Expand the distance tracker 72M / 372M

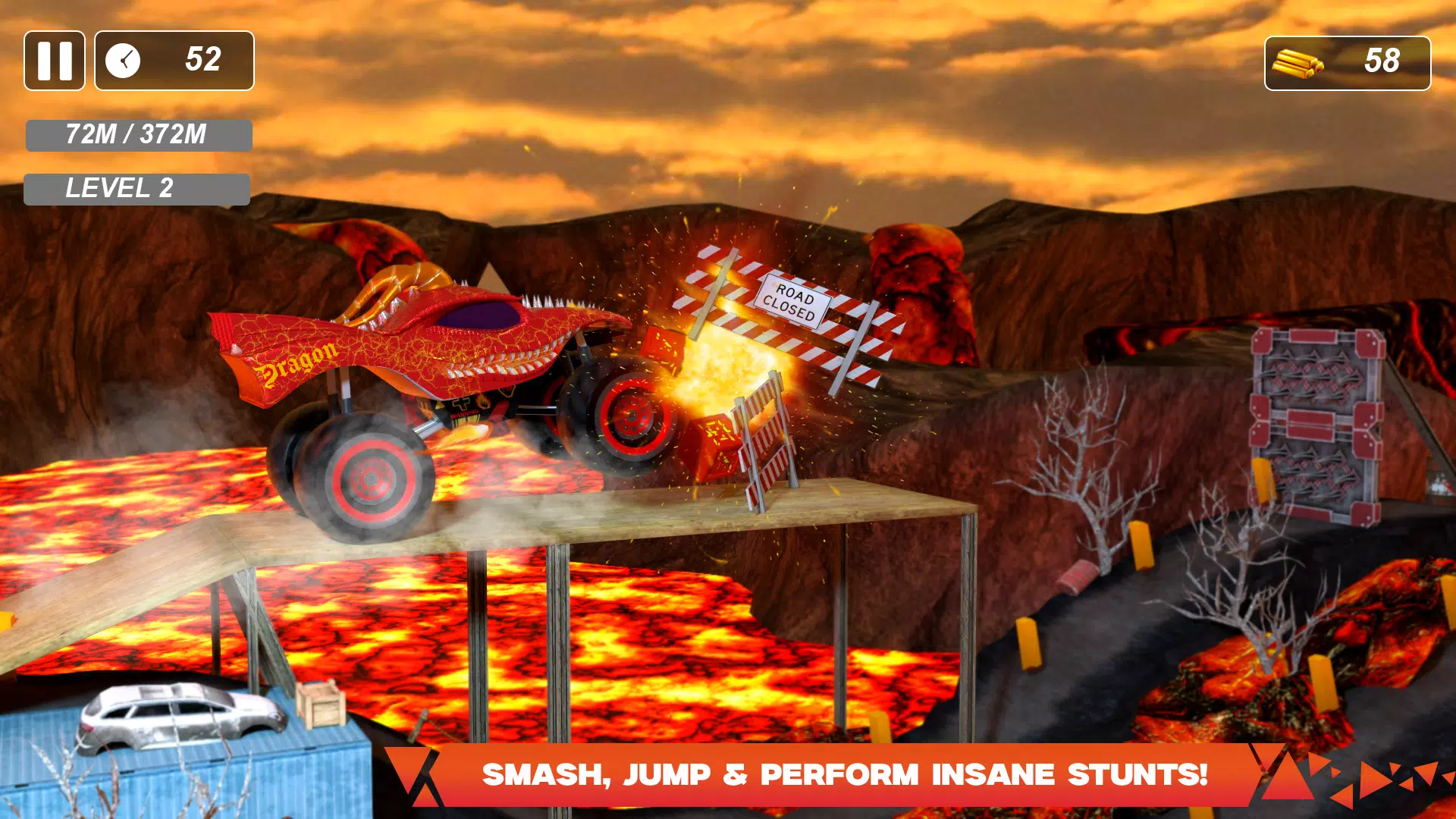pos(137,135)
